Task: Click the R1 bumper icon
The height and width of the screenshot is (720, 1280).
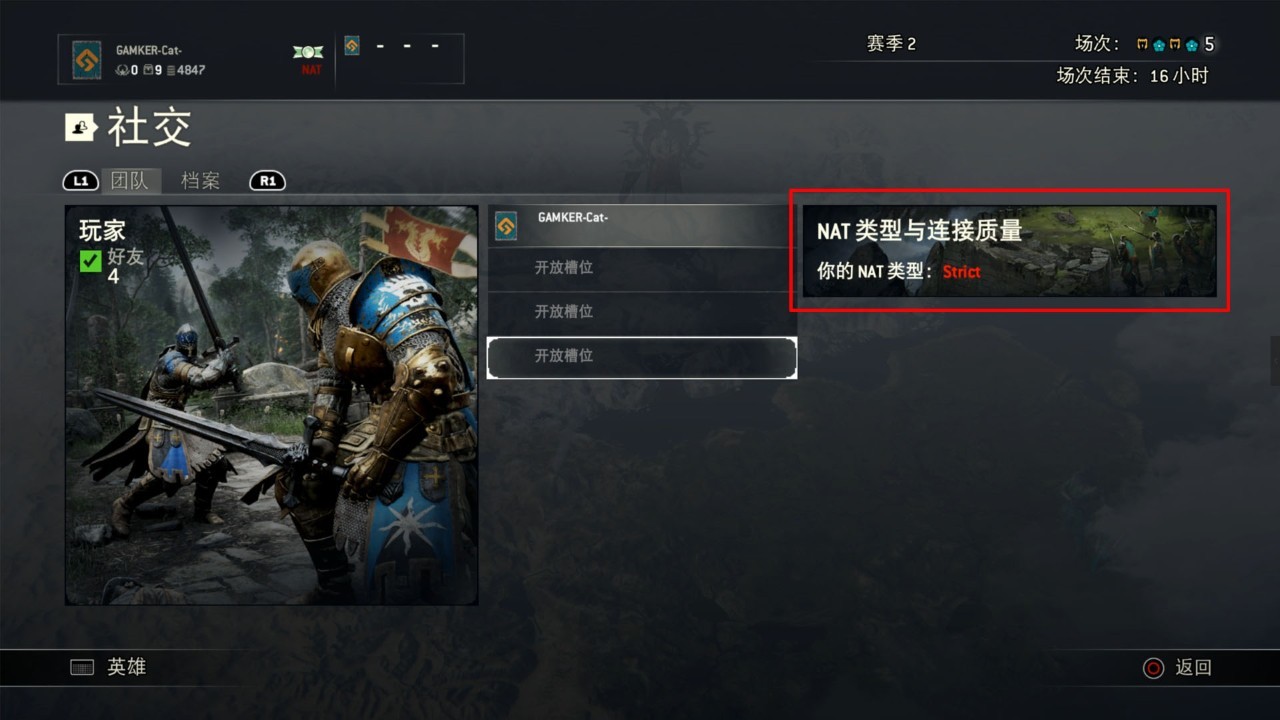Action: pyautogui.click(x=267, y=181)
